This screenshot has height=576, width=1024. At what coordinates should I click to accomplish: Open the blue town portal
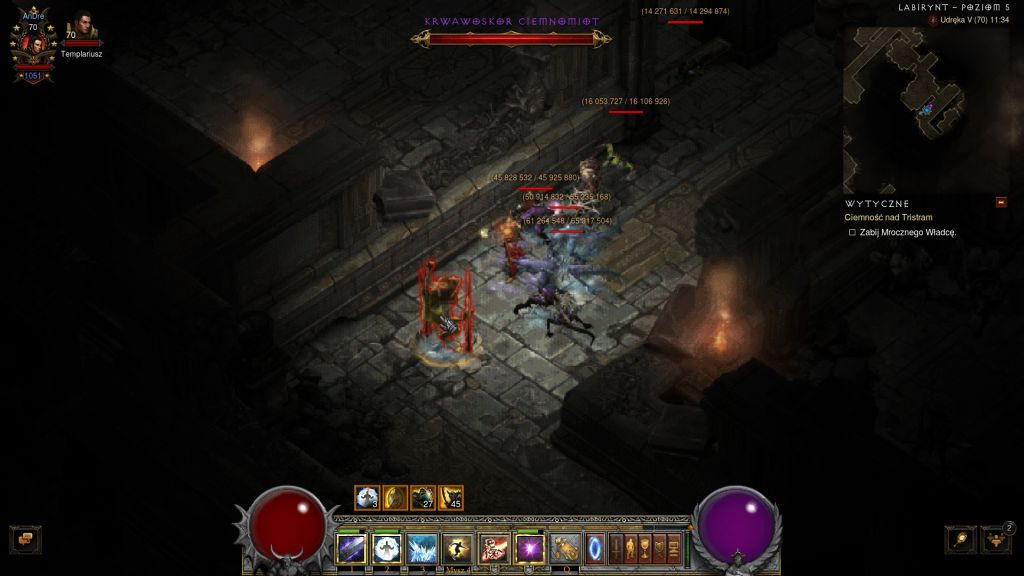coord(597,548)
